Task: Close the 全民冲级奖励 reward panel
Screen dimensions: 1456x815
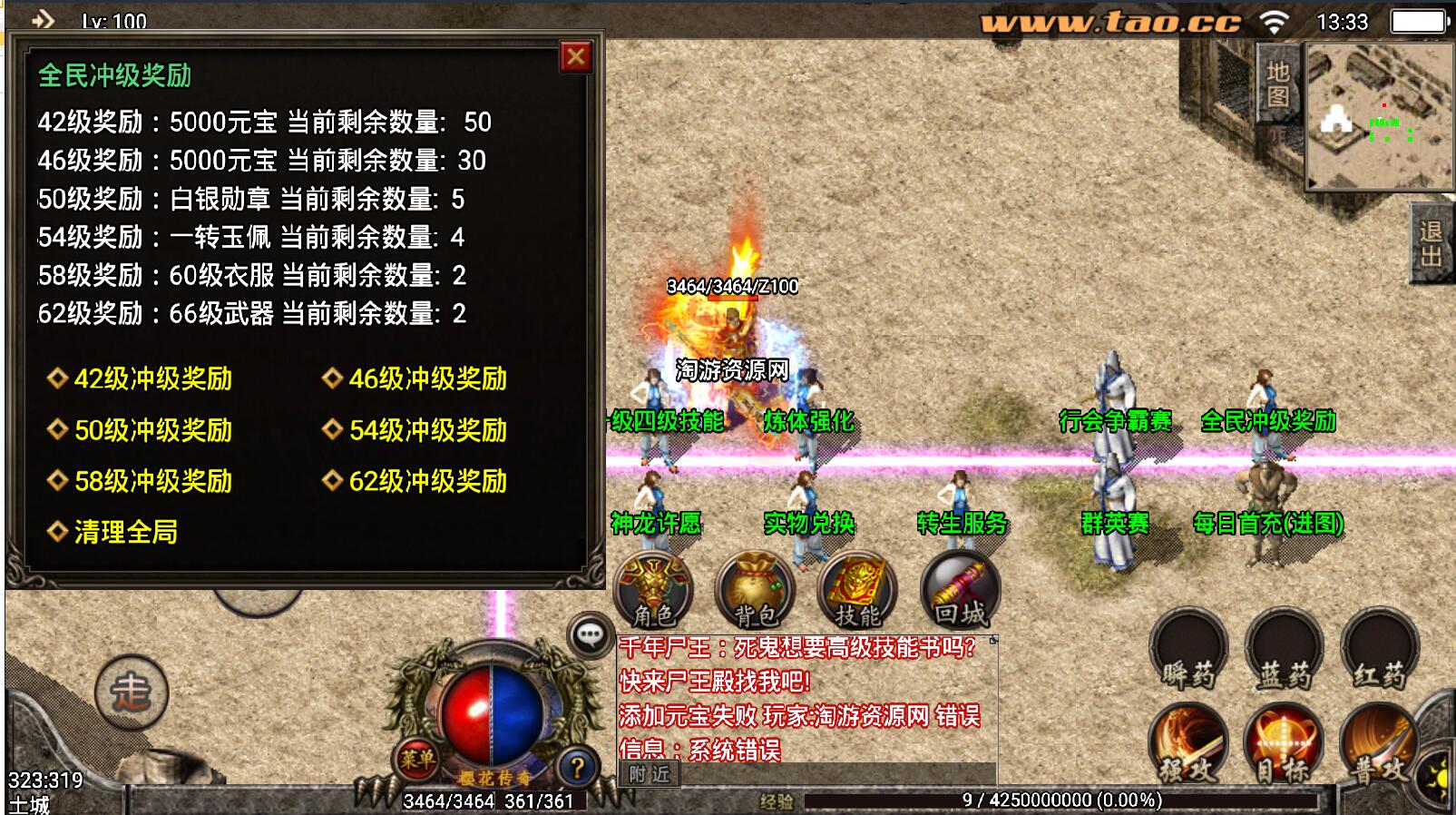Action: [x=575, y=57]
